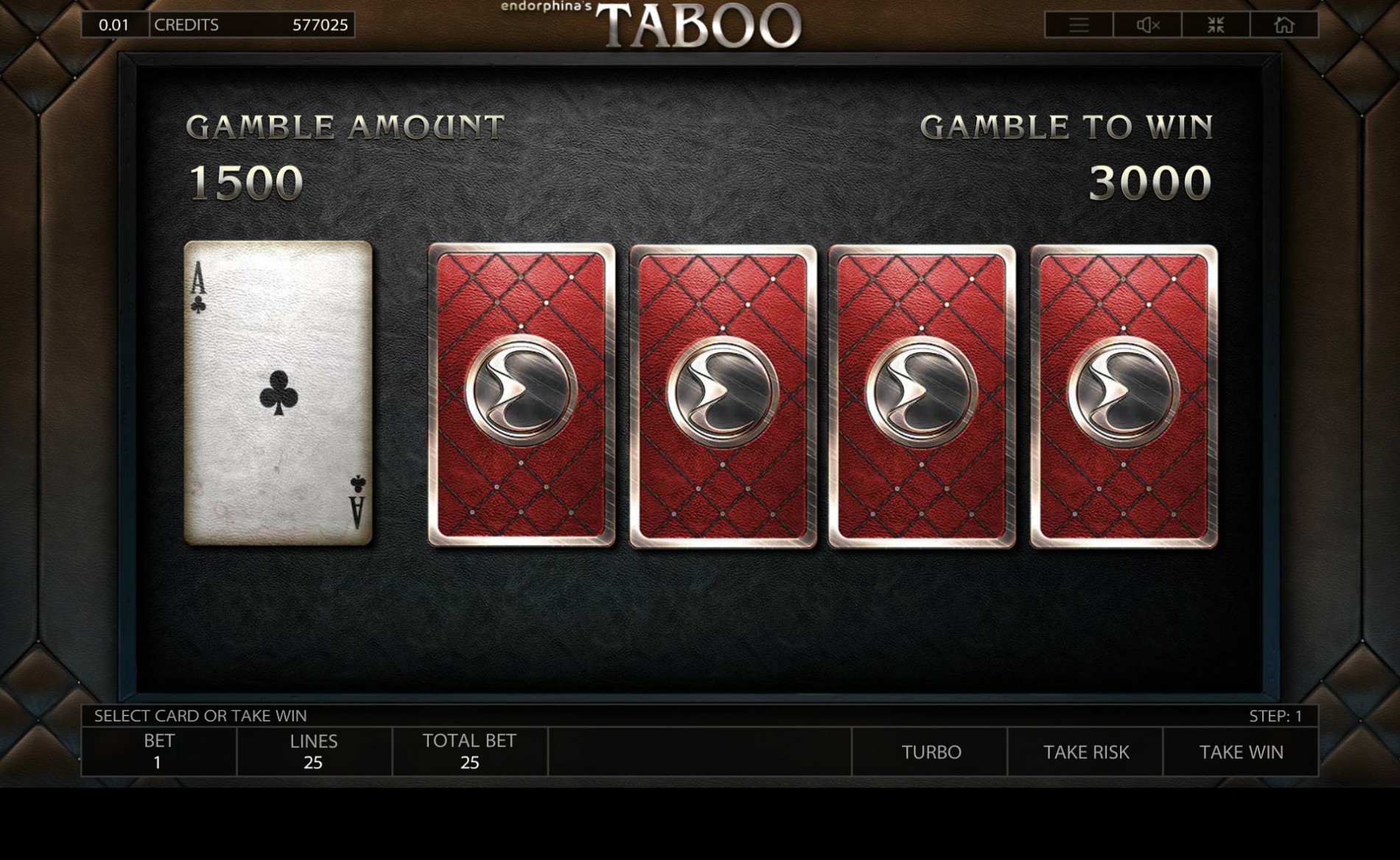
Task: Flip the third face-down red card
Action: (922, 396)
